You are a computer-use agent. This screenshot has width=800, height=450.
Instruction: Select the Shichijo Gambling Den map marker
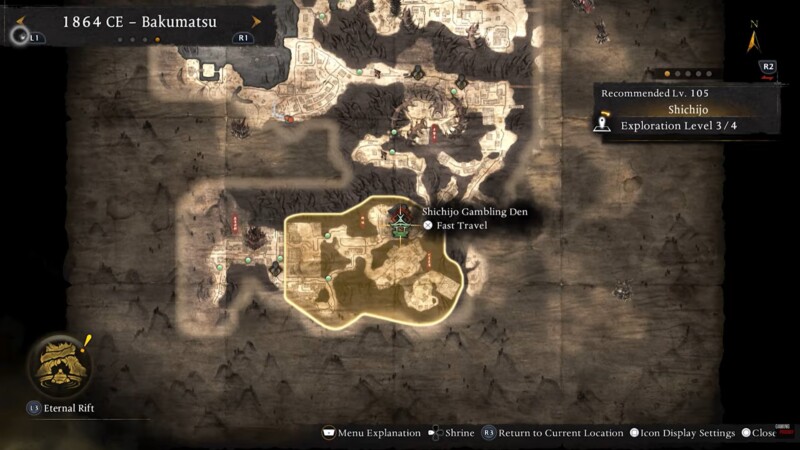(x=400, y=228)
